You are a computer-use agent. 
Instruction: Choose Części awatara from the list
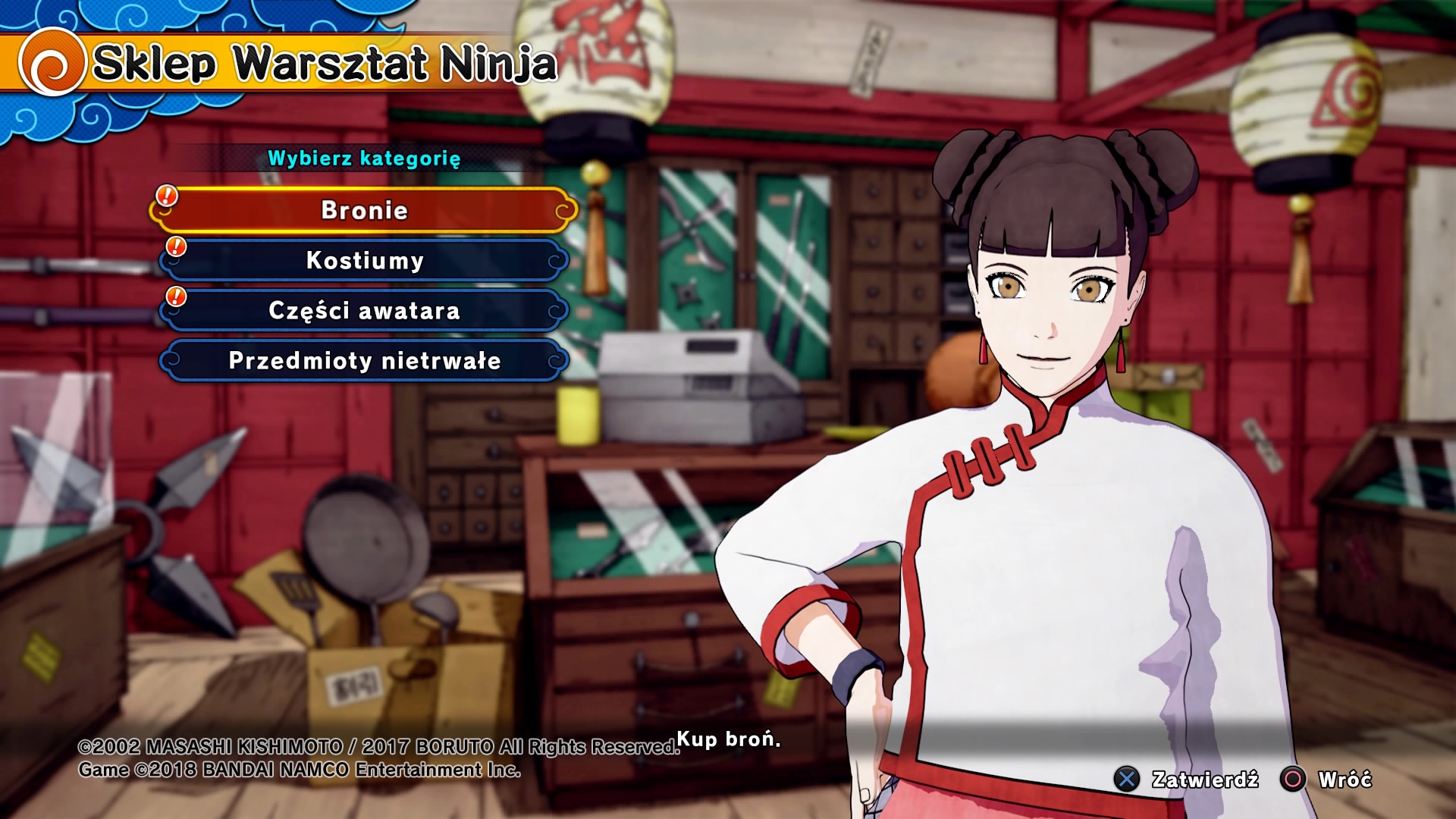[364, 310]
